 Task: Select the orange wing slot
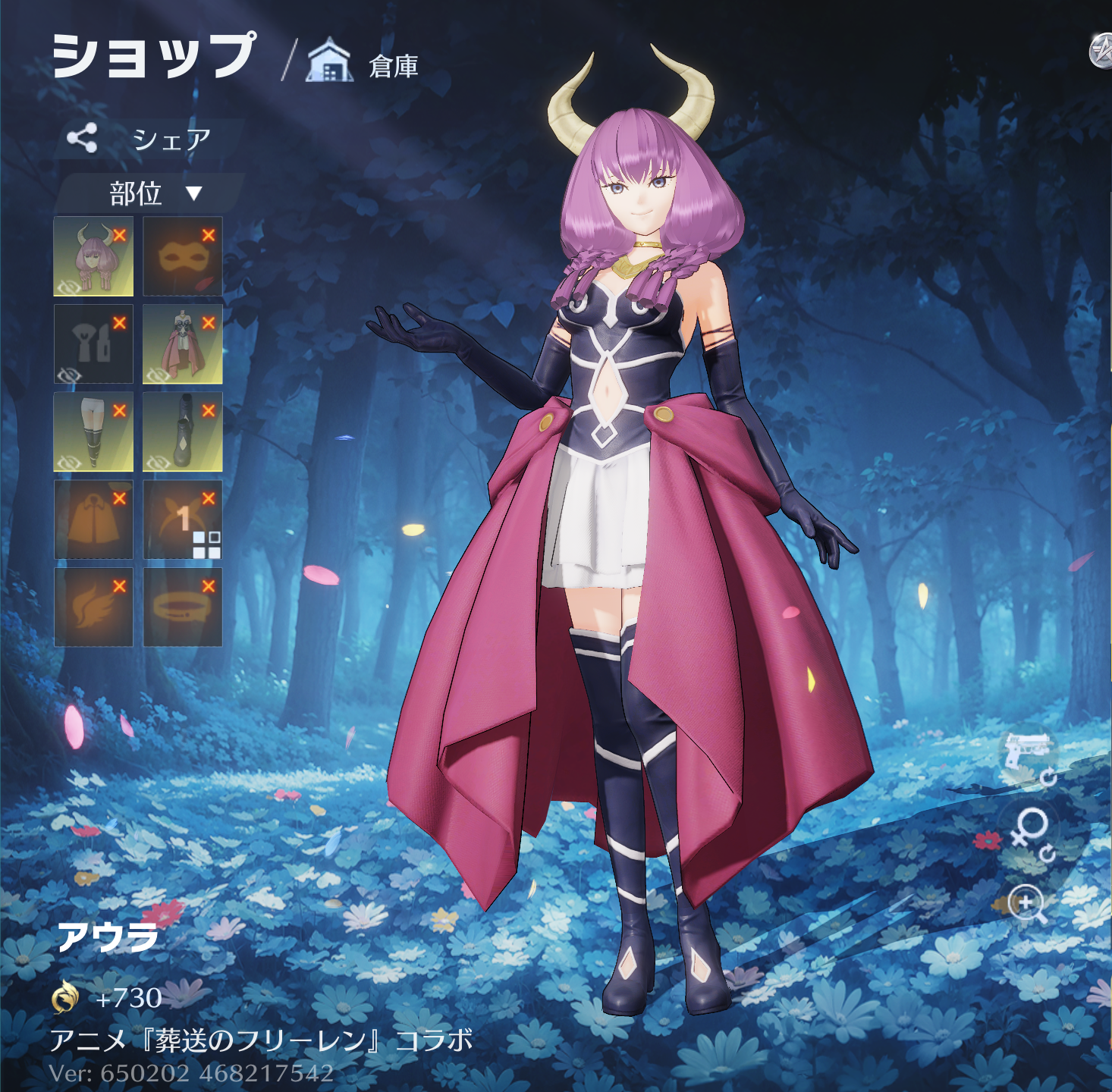(93, 607)
